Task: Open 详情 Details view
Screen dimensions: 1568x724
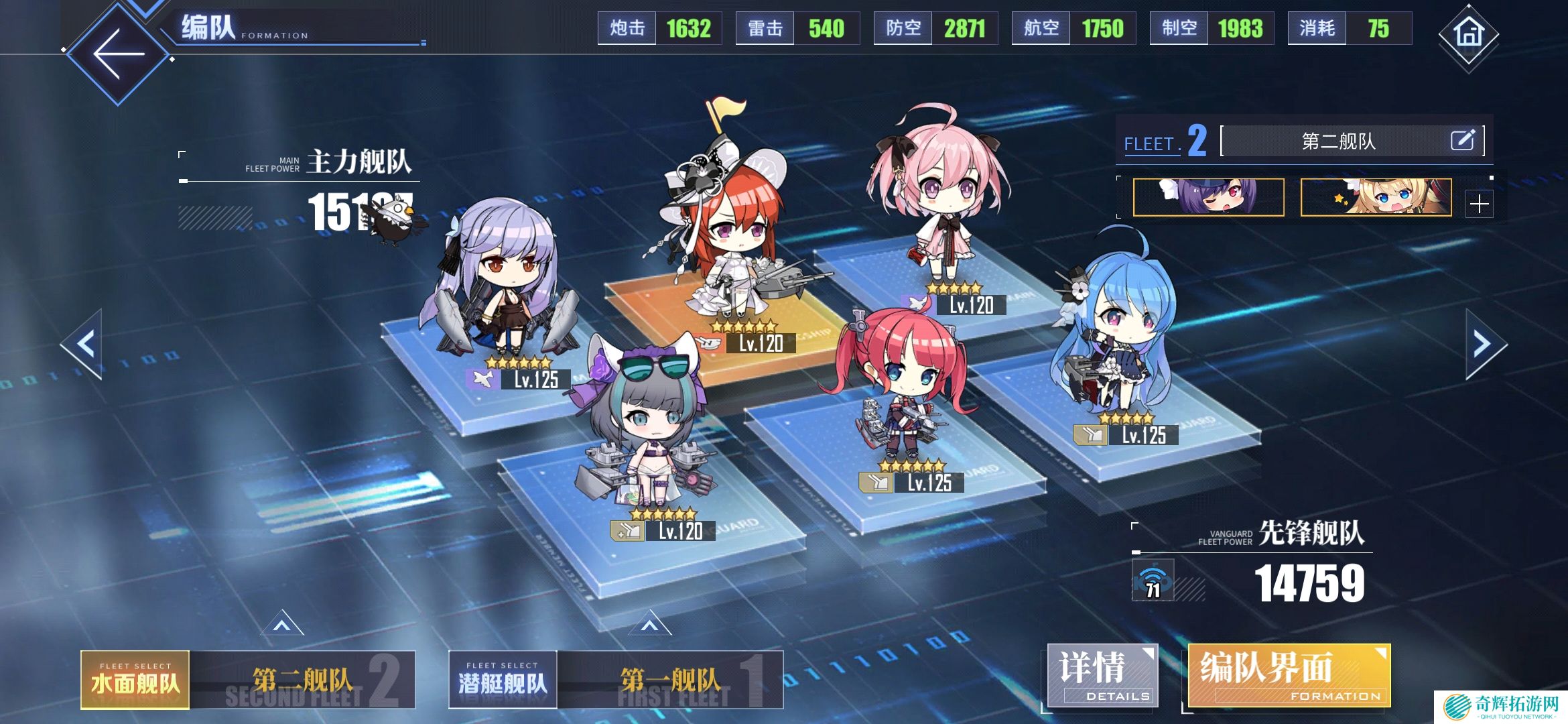Action: click(1102, 676)
